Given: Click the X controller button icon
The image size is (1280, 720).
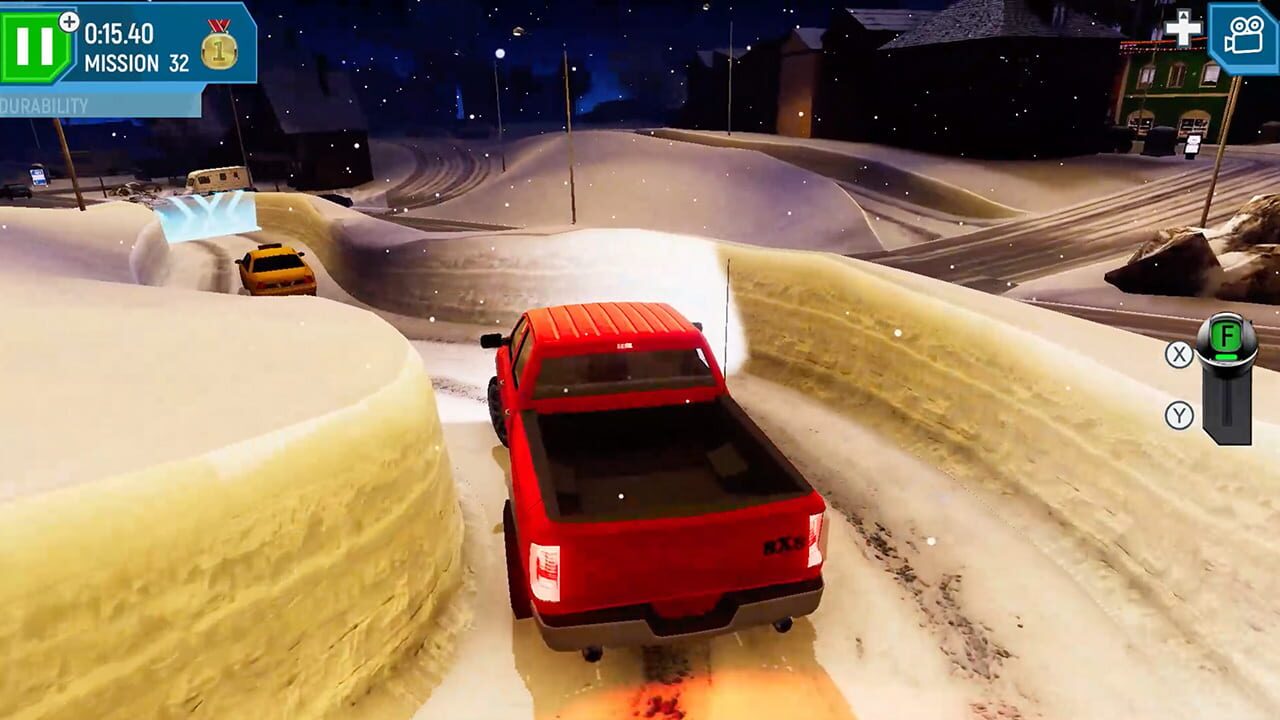Looking at the screenshot, I should pyautogui.click(x=1179, y=353).
